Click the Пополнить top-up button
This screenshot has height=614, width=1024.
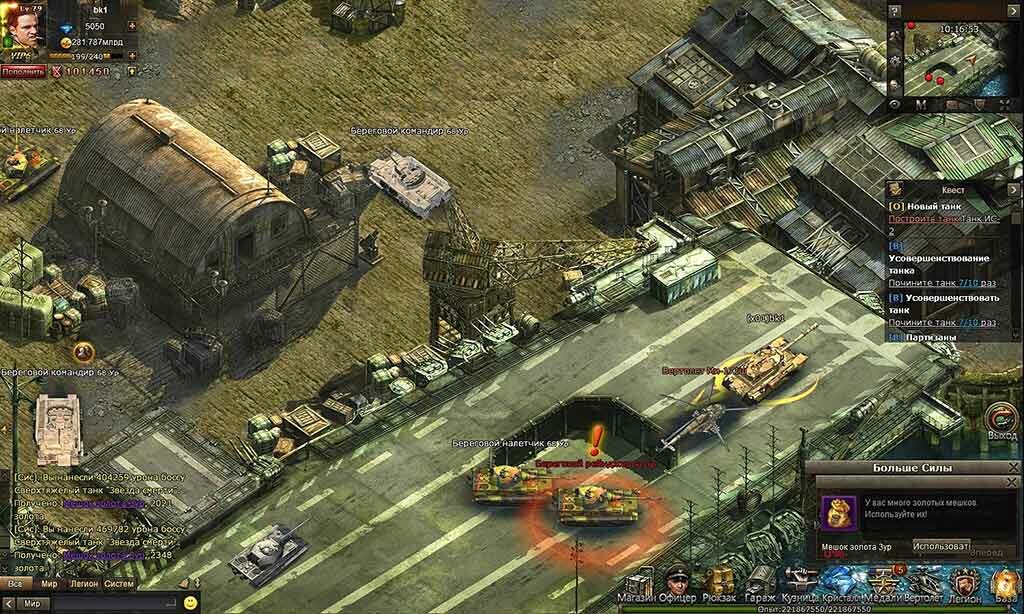pos(22,72)
